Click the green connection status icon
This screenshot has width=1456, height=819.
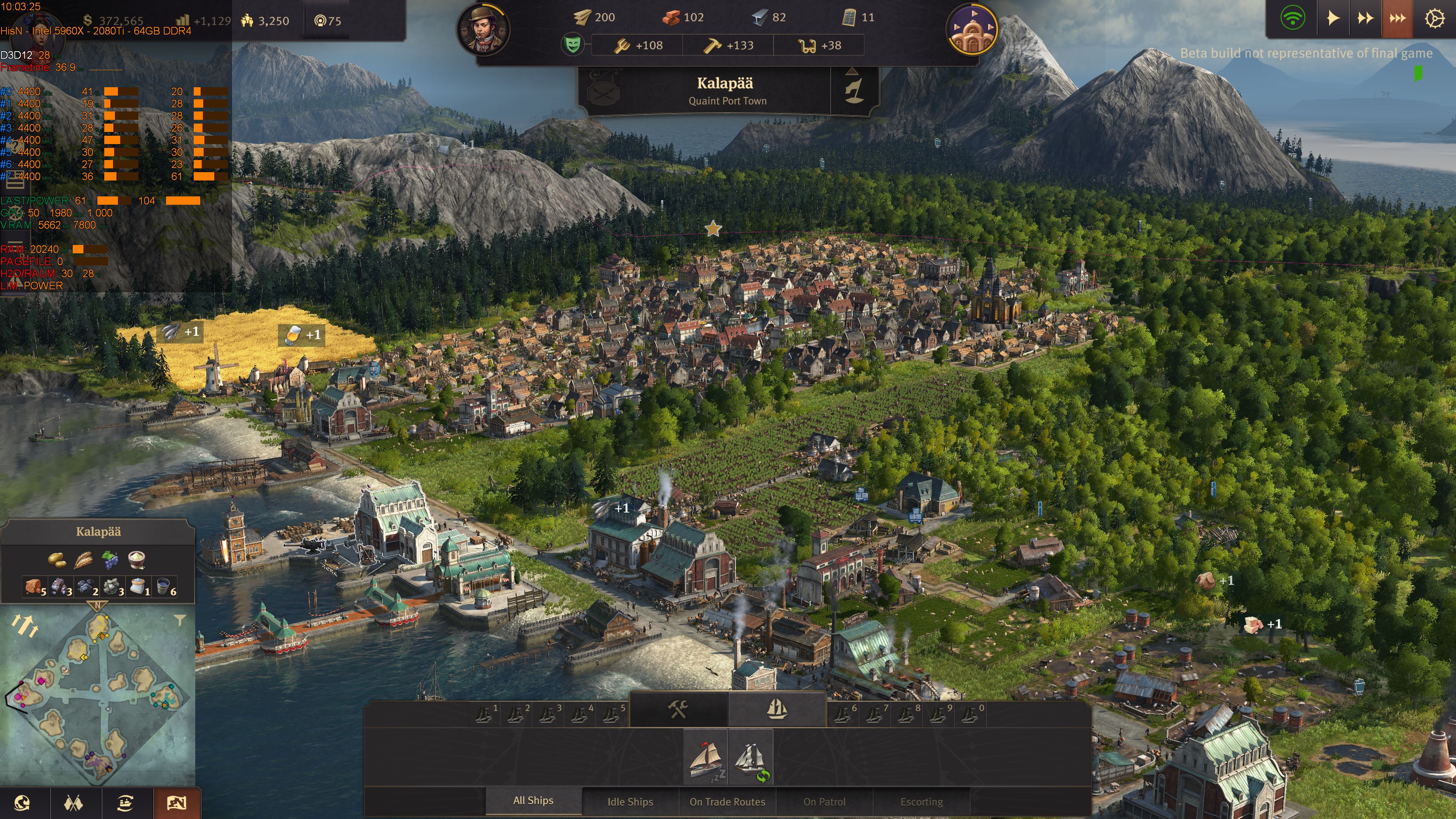pyautogui.click(x=1293, y=19)
